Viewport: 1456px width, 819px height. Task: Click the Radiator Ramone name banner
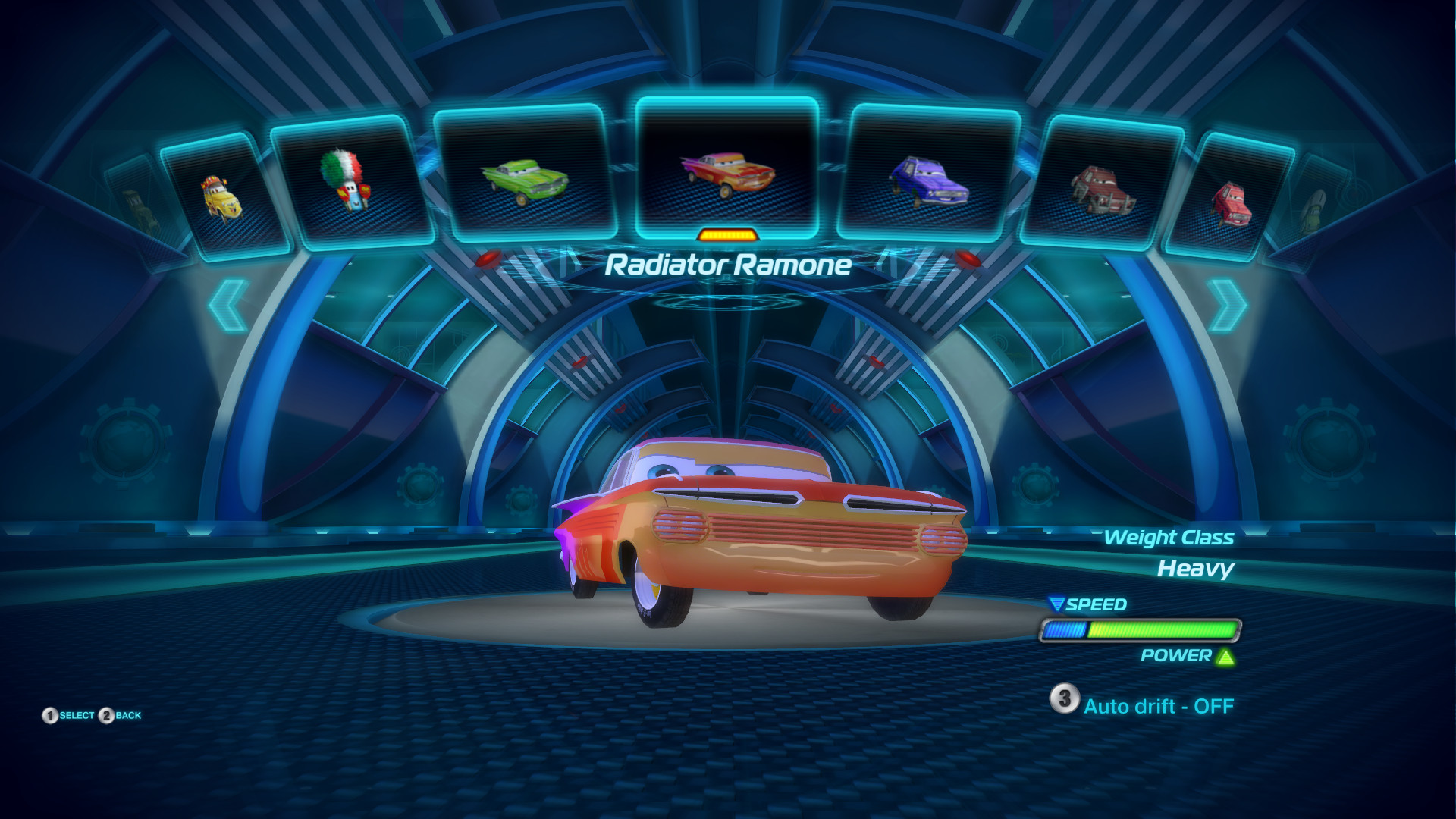pyautogui.click(x=729, y=265)
